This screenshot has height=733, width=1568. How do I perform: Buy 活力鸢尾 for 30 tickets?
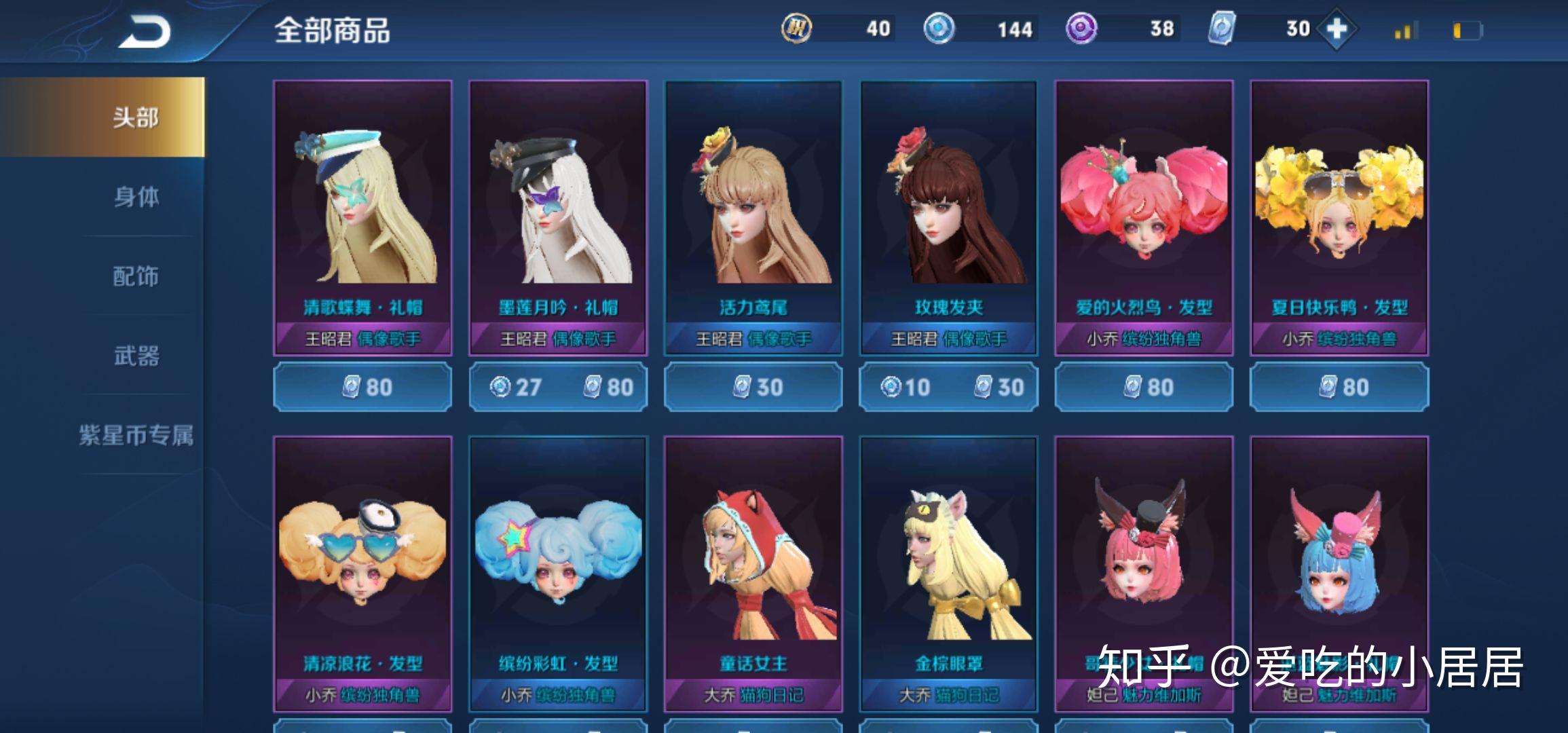click(753, 387)
